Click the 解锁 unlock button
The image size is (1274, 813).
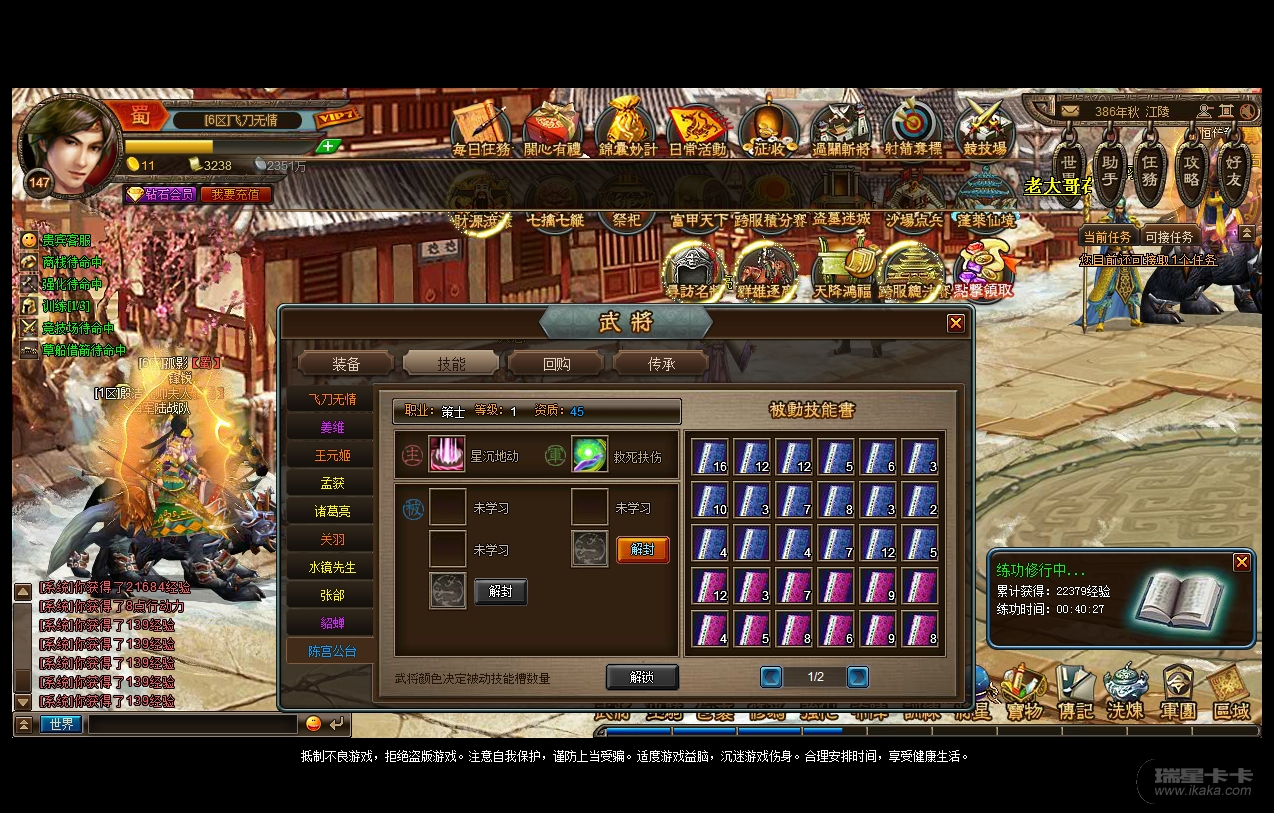tap(642, 677)
